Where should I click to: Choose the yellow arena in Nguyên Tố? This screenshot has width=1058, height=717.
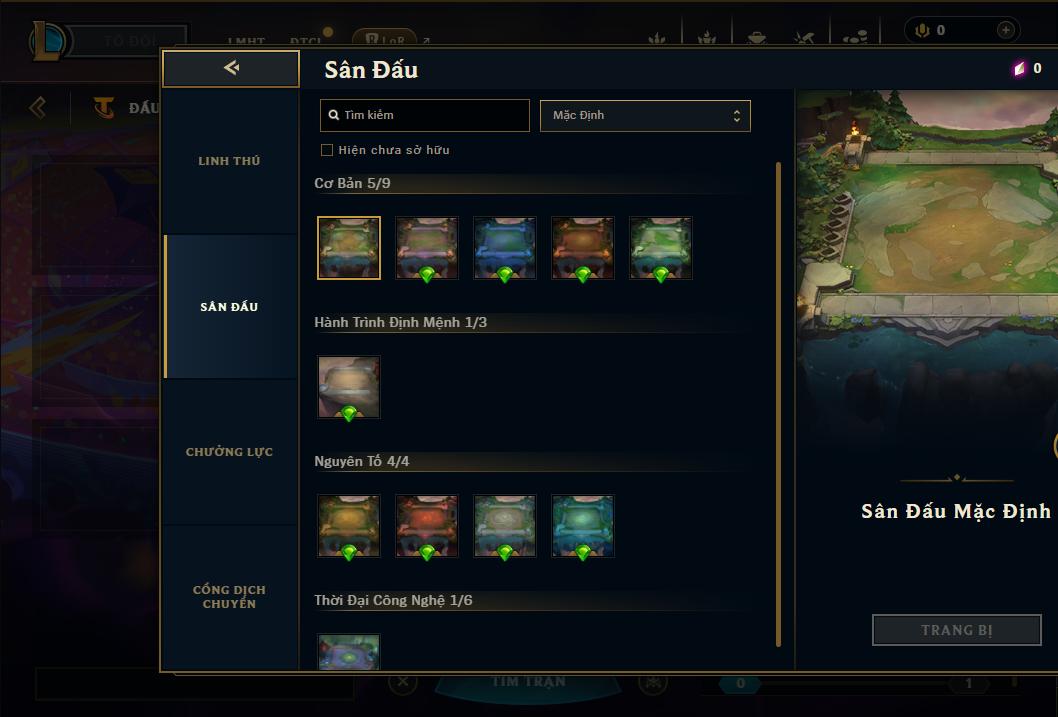pyautogui.click(x=349, y=525)
